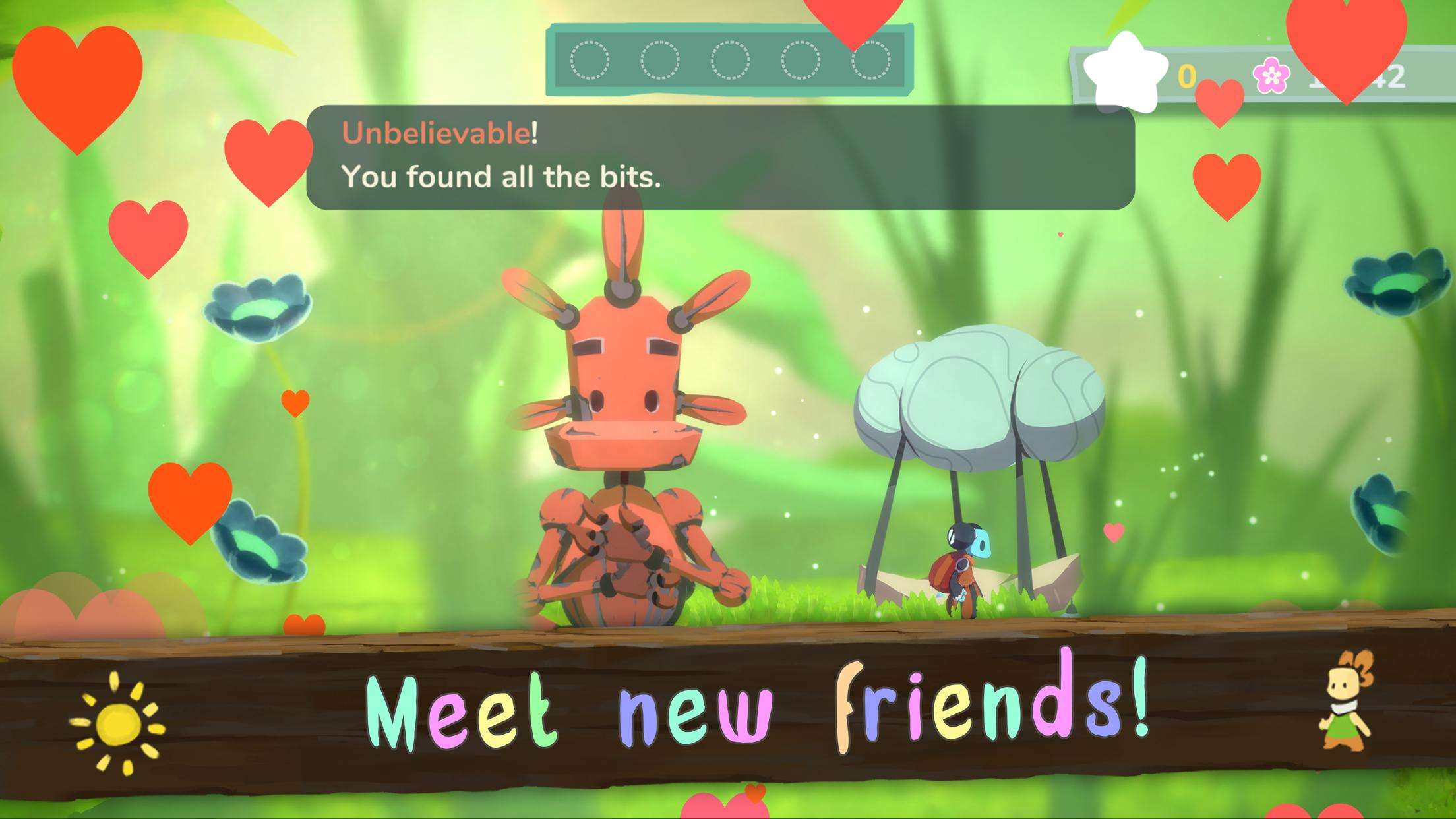This screenshot has width=1456, height=819.
Task: Advance the "Unbelievable!" dialogue box
Action: tap(720, 158)
